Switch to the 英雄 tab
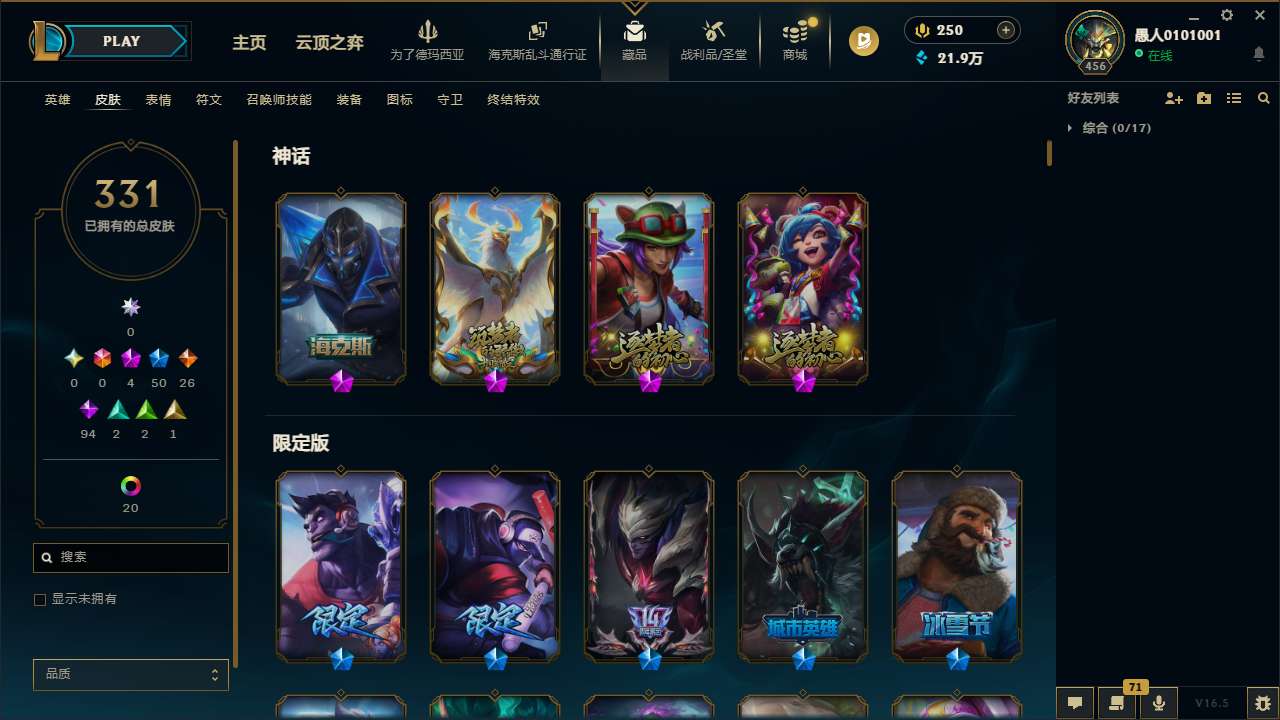Screen dimensions: 1280x720 point(57,100)
